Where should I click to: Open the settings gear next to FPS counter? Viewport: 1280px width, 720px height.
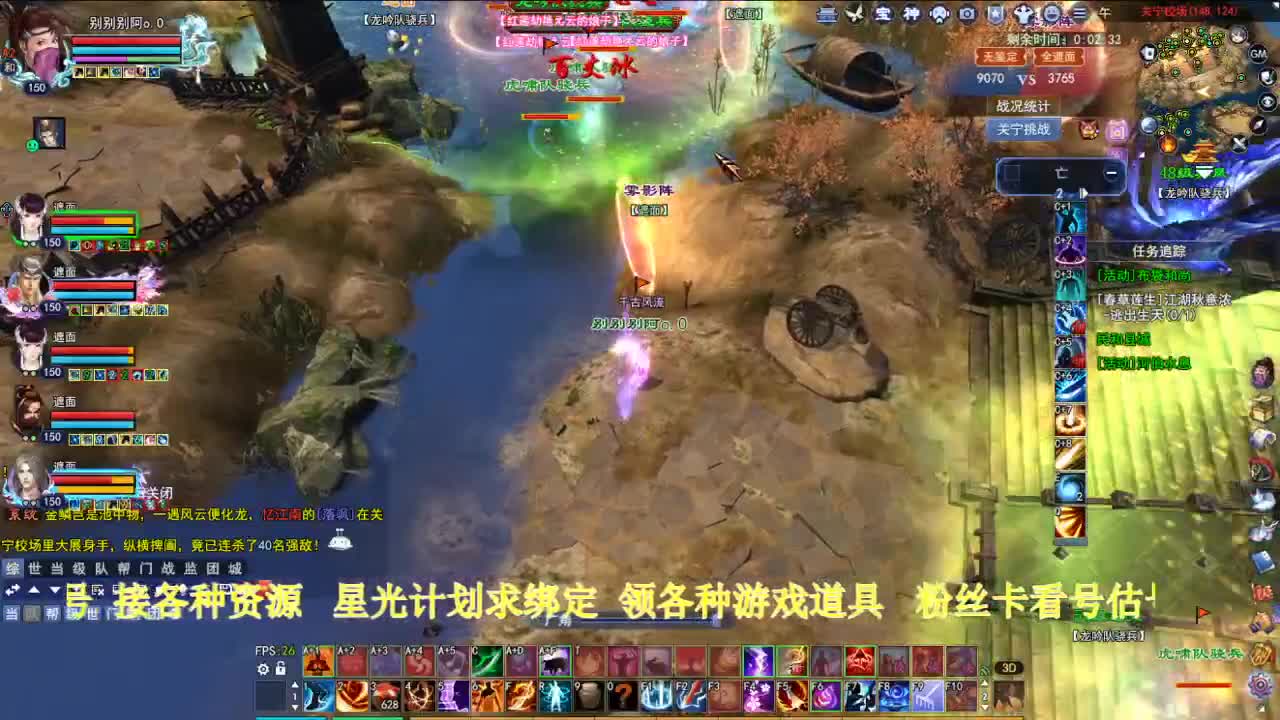[262, 669]
